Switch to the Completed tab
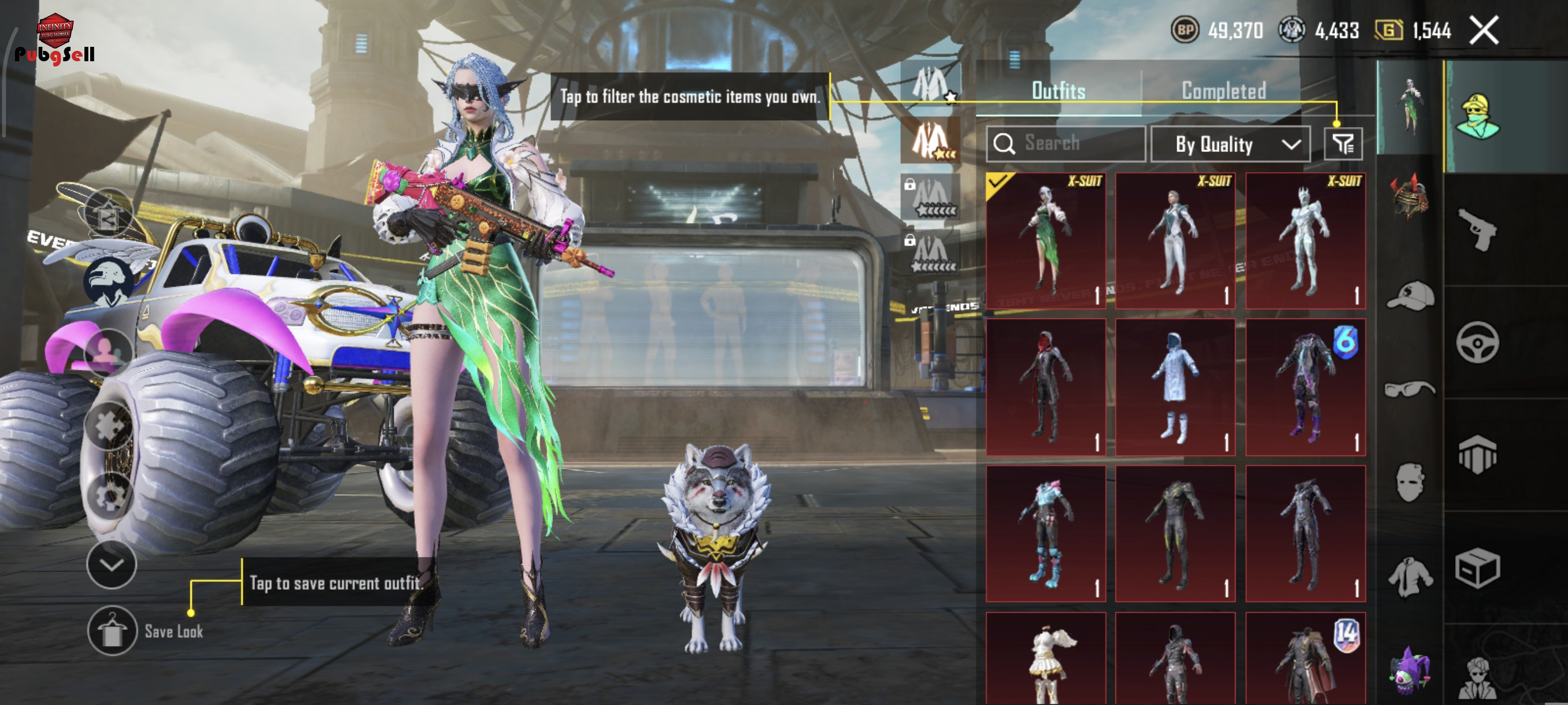Image resolution: width=1568 pixels, height=705 pixels. click(1223, 91)
